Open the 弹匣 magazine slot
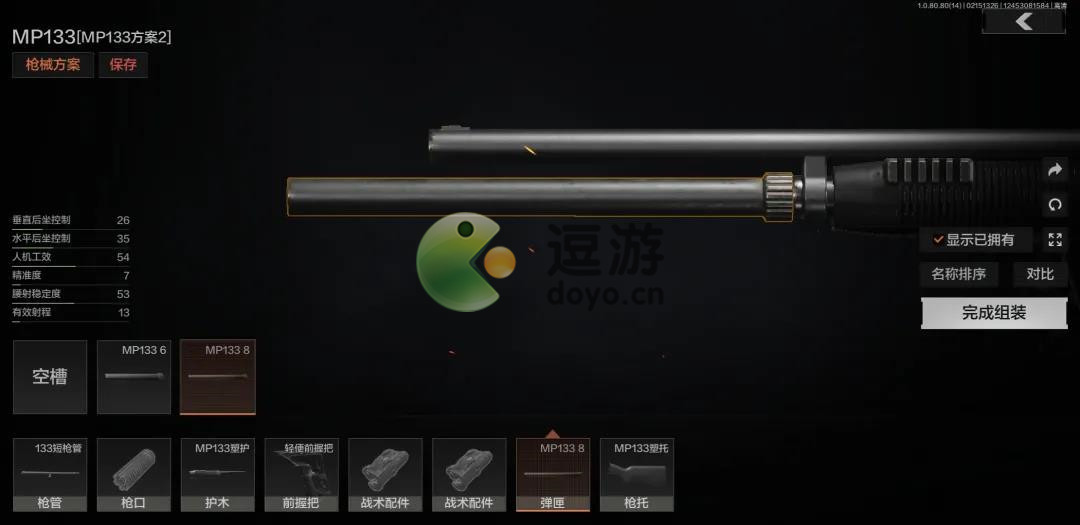Image resolution: width=1080 pixels, height=525 pixels. (x=552, y=475)
